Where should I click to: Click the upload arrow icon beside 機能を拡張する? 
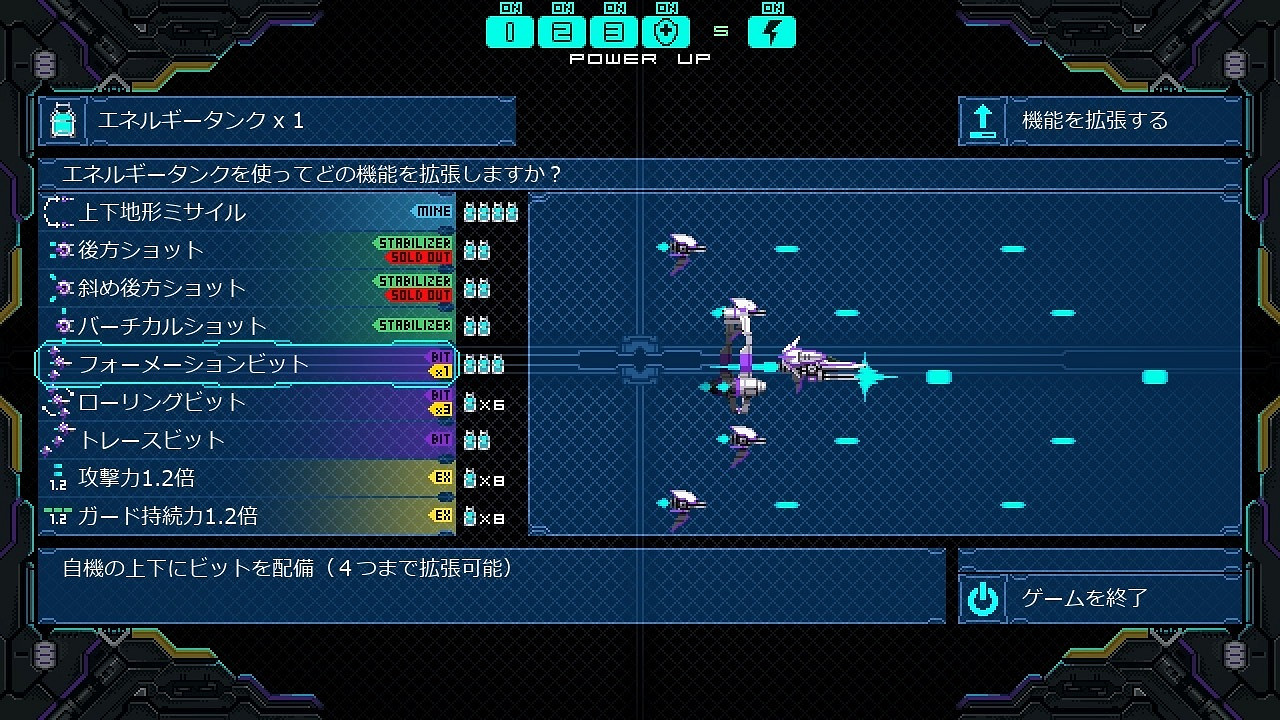[981, 121]
